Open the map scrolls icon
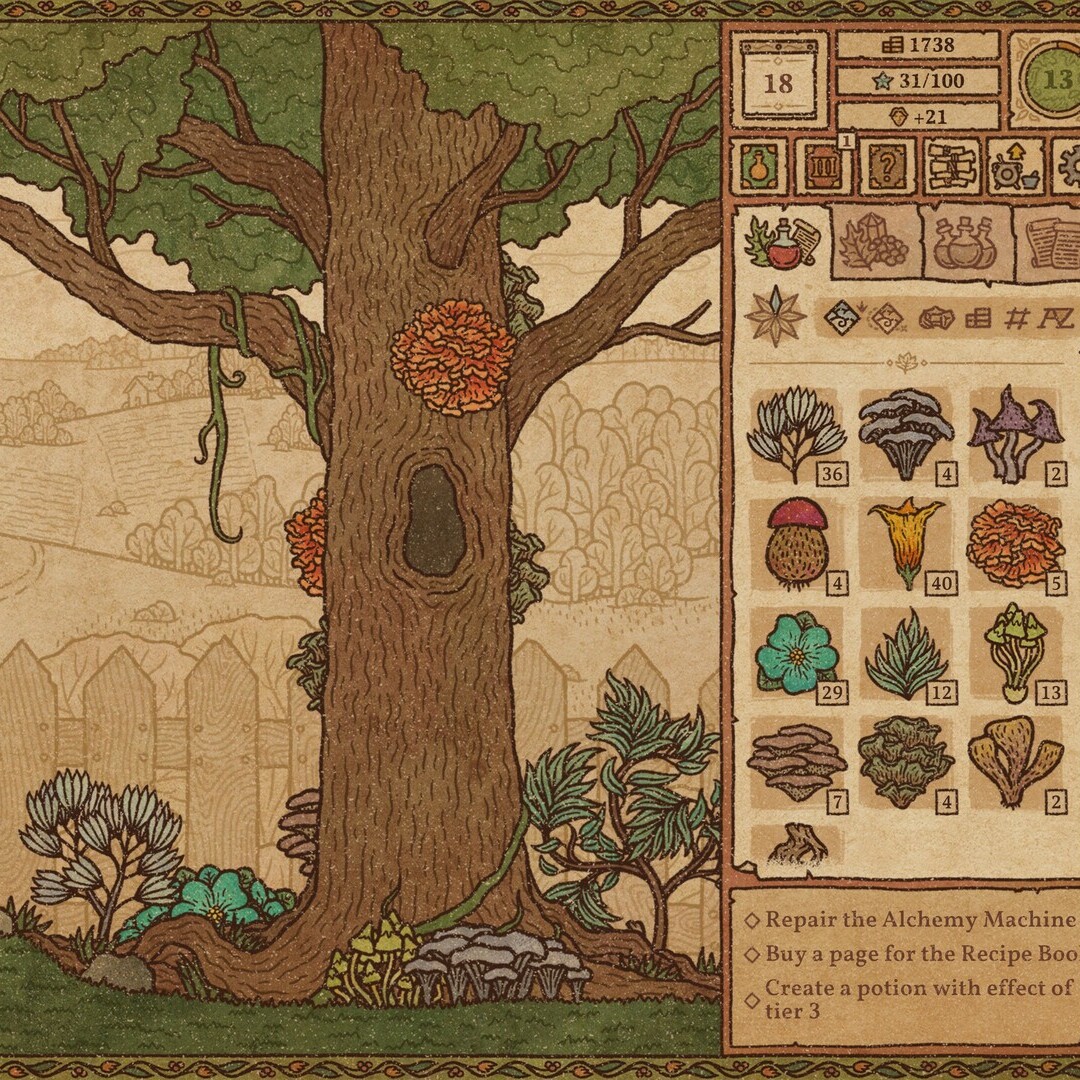The height and width of the screenshot is (1080, 1080). (x=951, y=166)
